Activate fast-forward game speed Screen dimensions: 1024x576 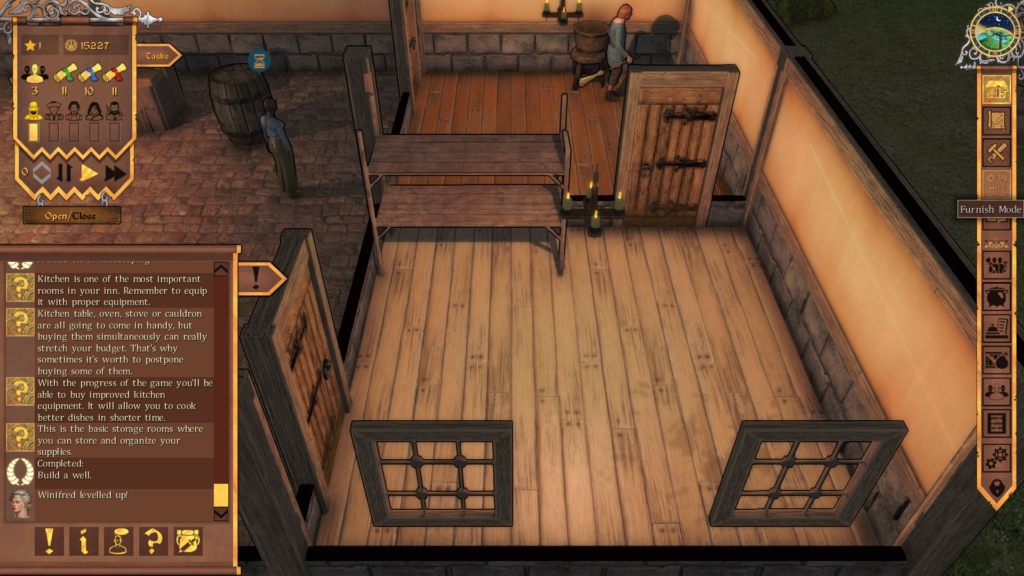coord(115,173)
